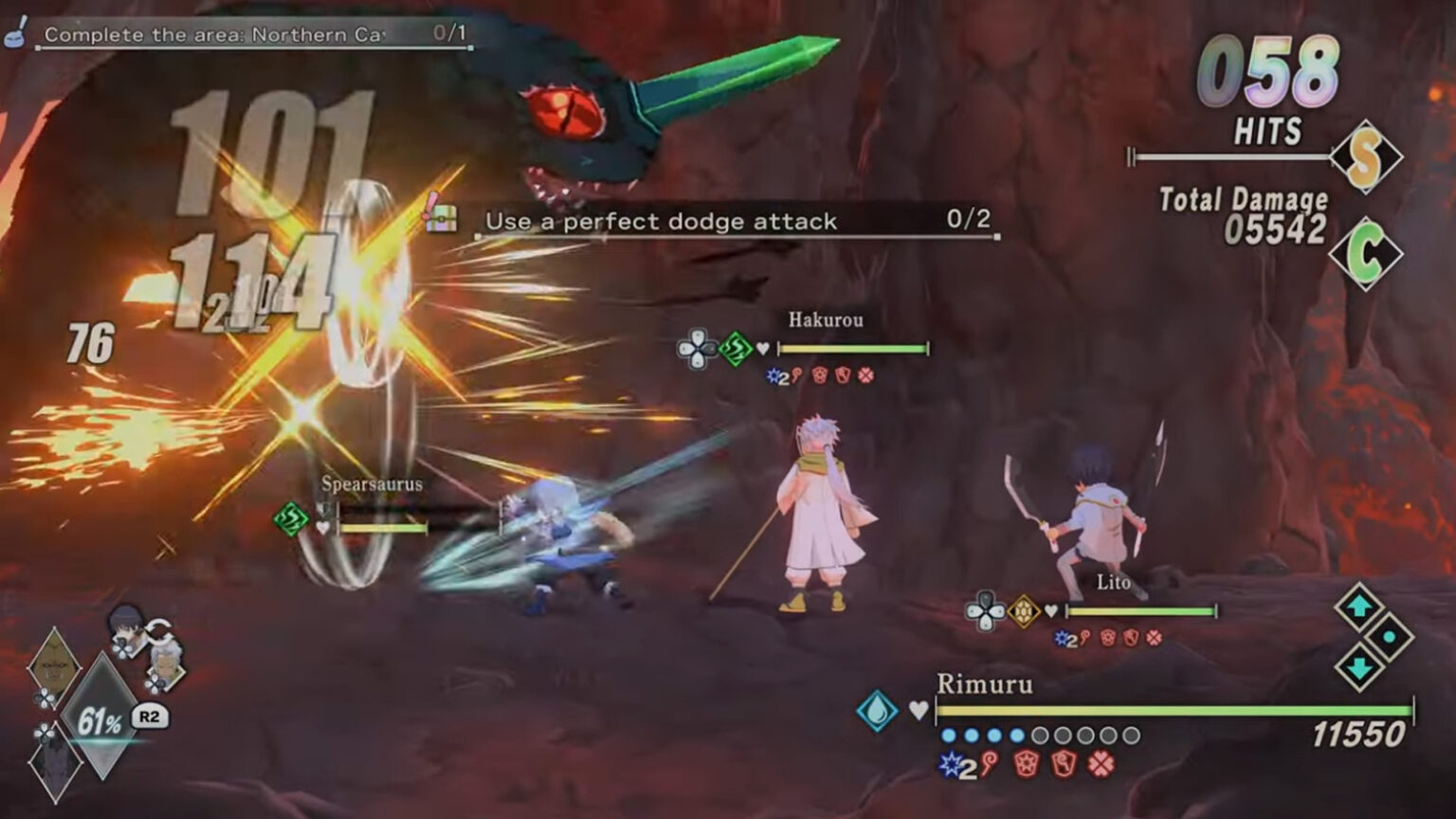The image size is (1456, 819).
Task: Click Rimuru's water drop element icon
Action: 877,710
